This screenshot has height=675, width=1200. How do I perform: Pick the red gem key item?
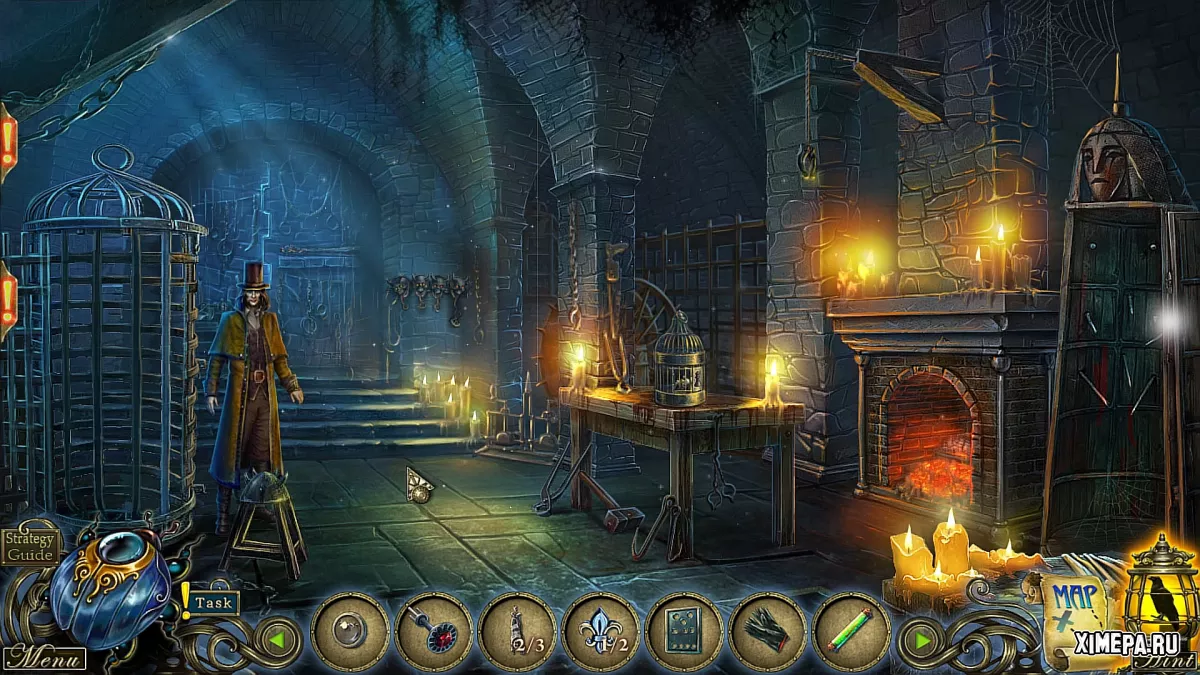(x=433, y=632)
